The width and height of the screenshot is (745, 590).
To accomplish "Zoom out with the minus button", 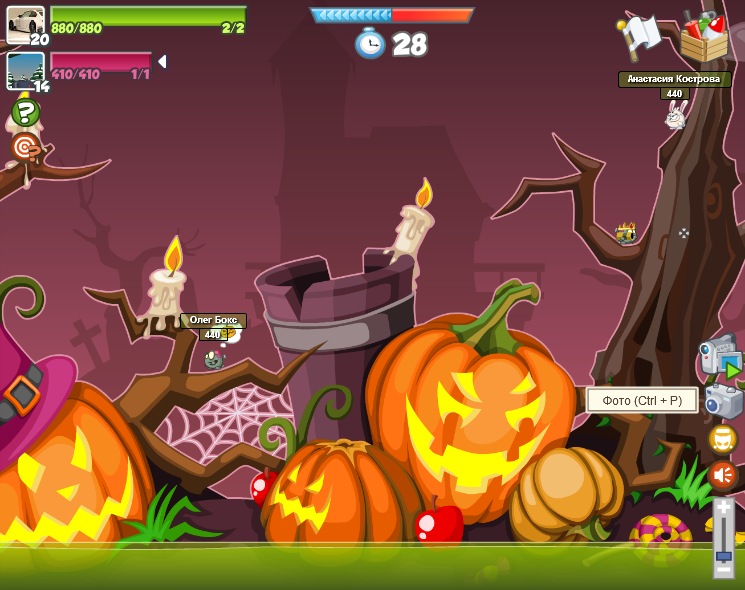I will 723,570.
